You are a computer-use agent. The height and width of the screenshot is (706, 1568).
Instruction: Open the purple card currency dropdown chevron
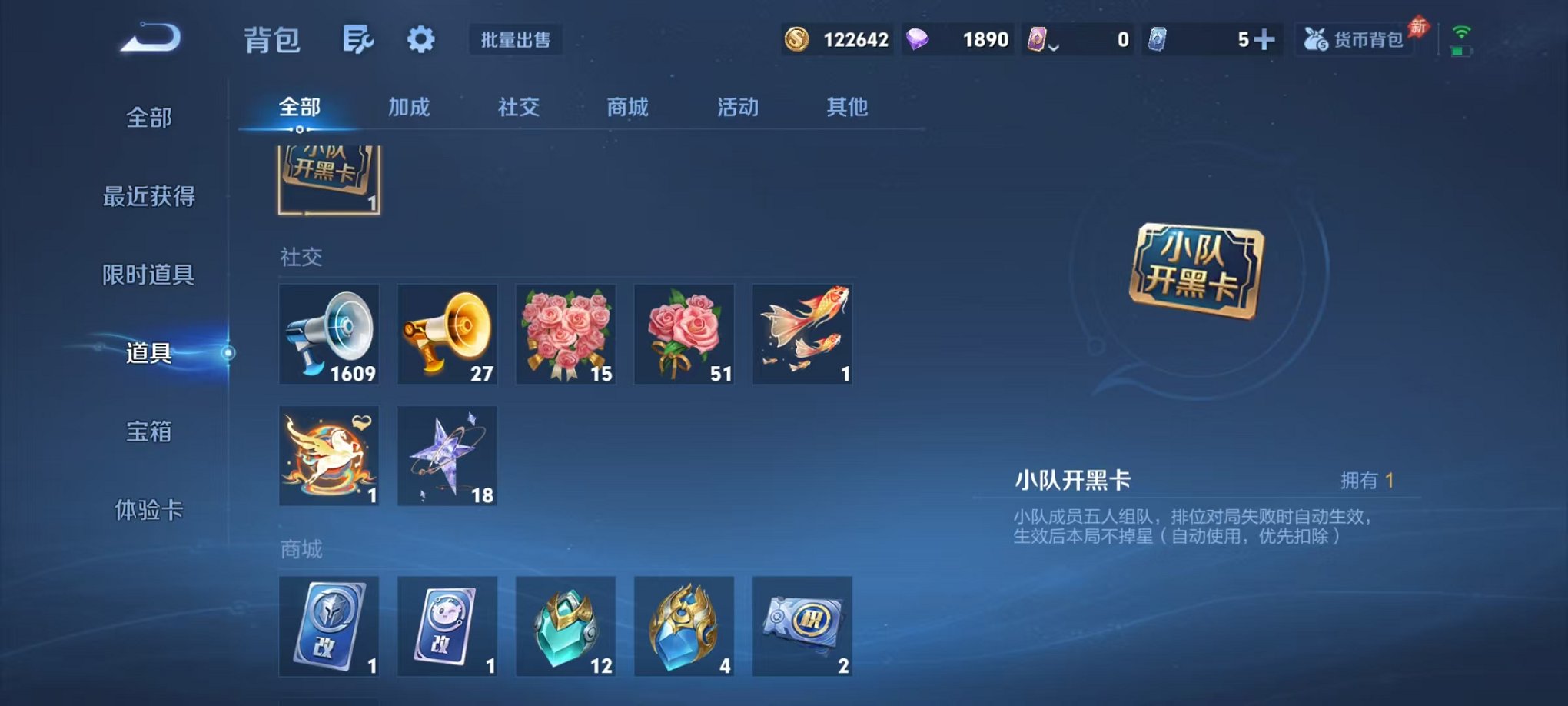tap(1055, 45)
